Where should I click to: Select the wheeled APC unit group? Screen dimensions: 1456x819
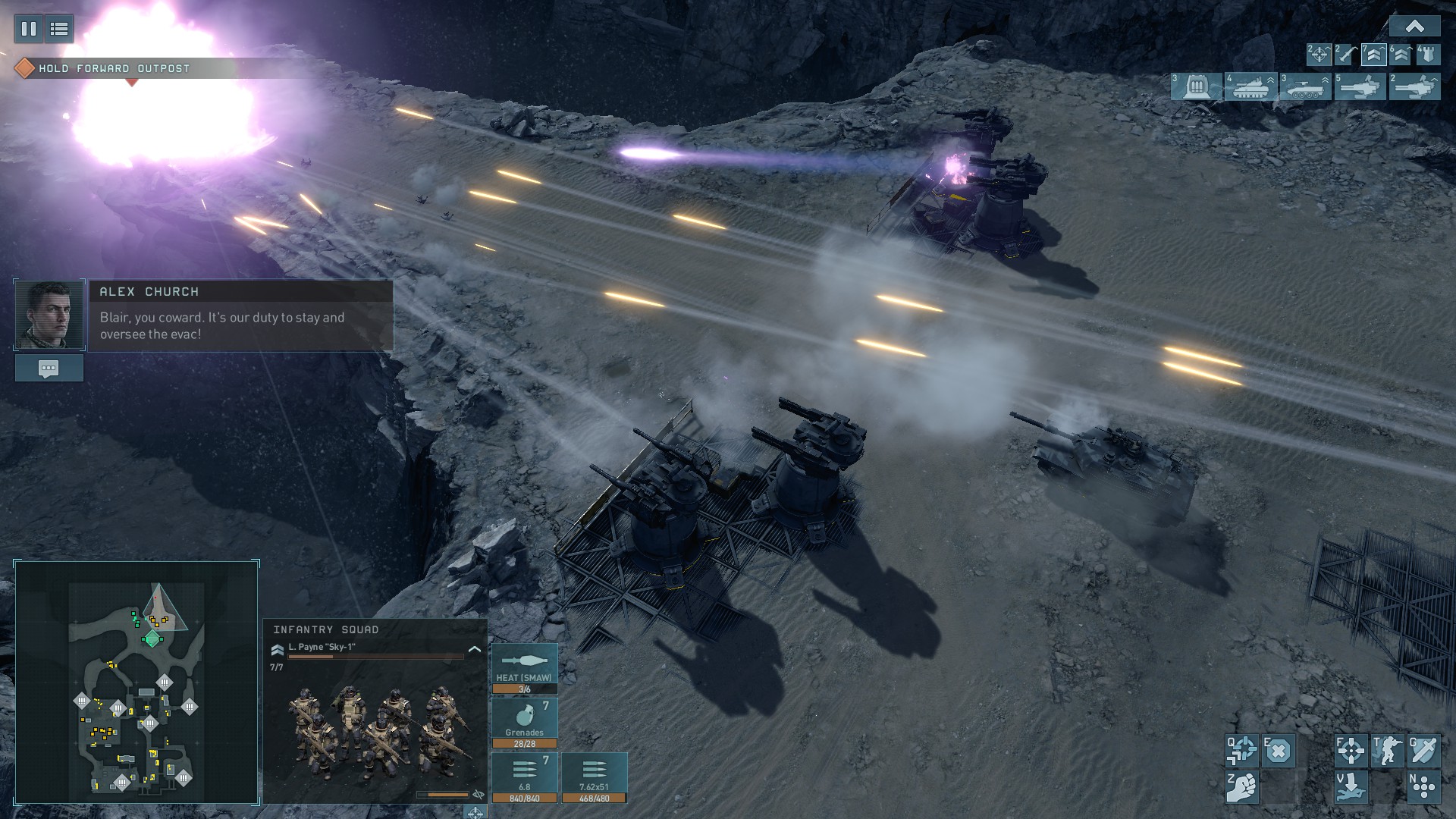click(x=1305, y=86)
